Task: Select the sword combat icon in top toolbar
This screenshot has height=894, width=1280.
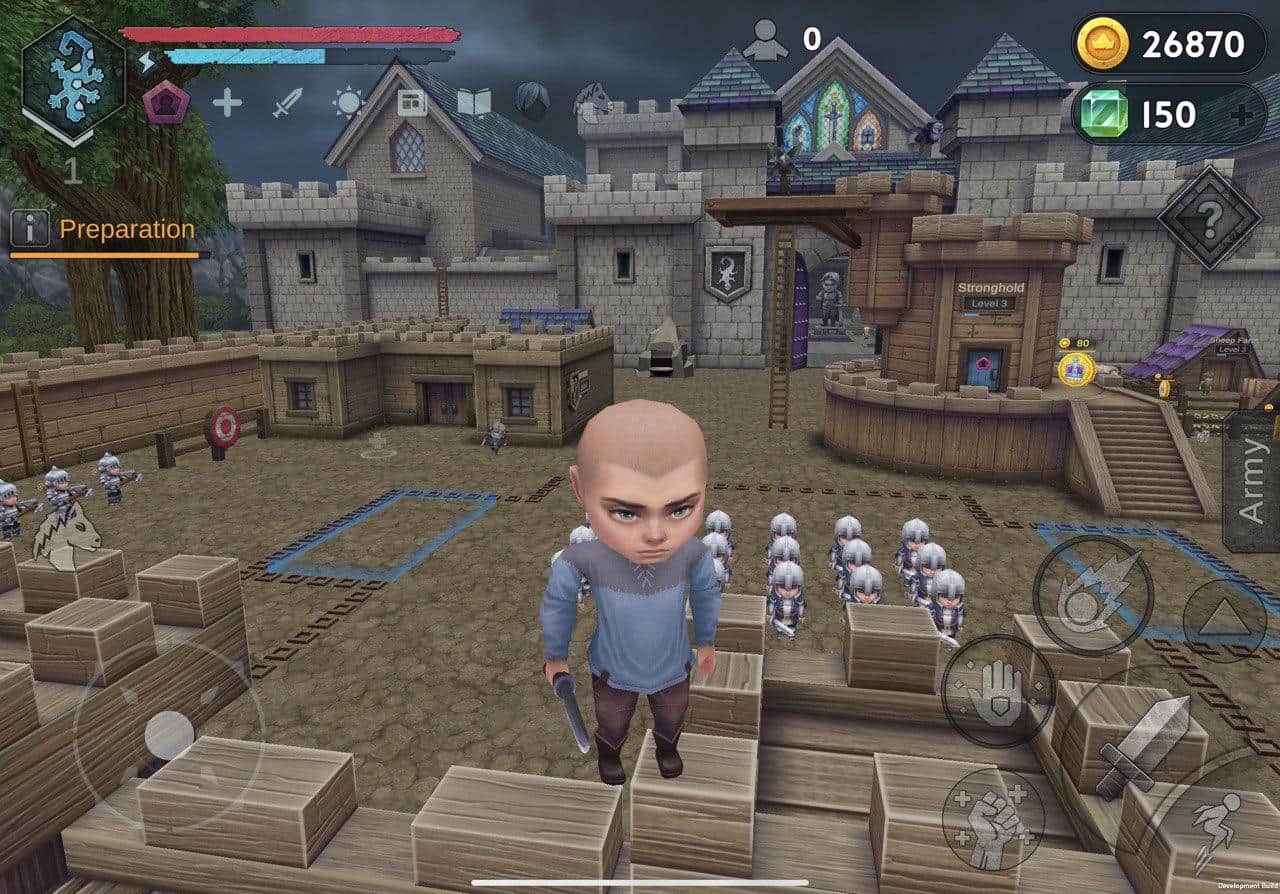Action: (285, 103)
